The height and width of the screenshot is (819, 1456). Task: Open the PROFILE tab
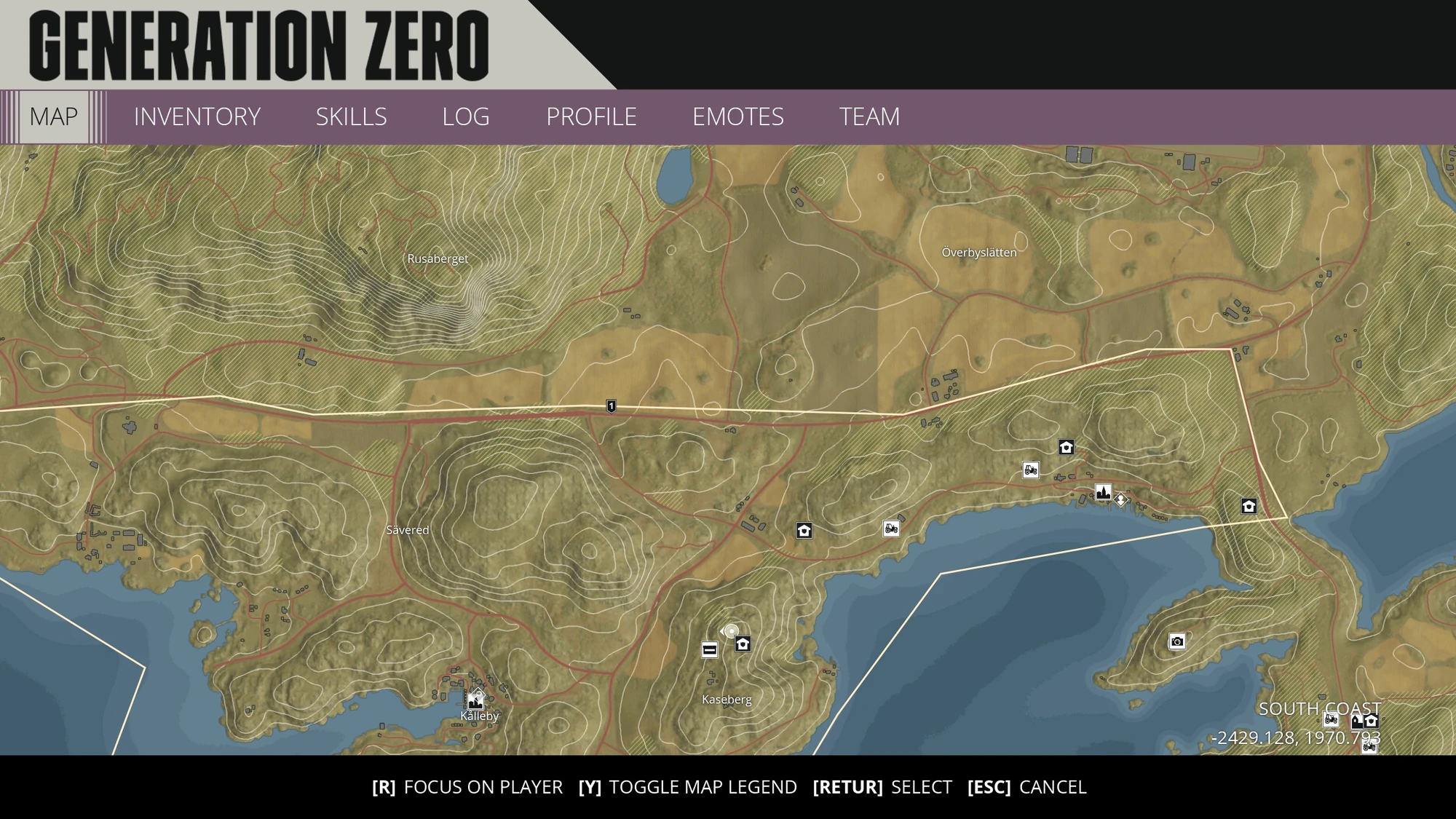tap(591, 116)
